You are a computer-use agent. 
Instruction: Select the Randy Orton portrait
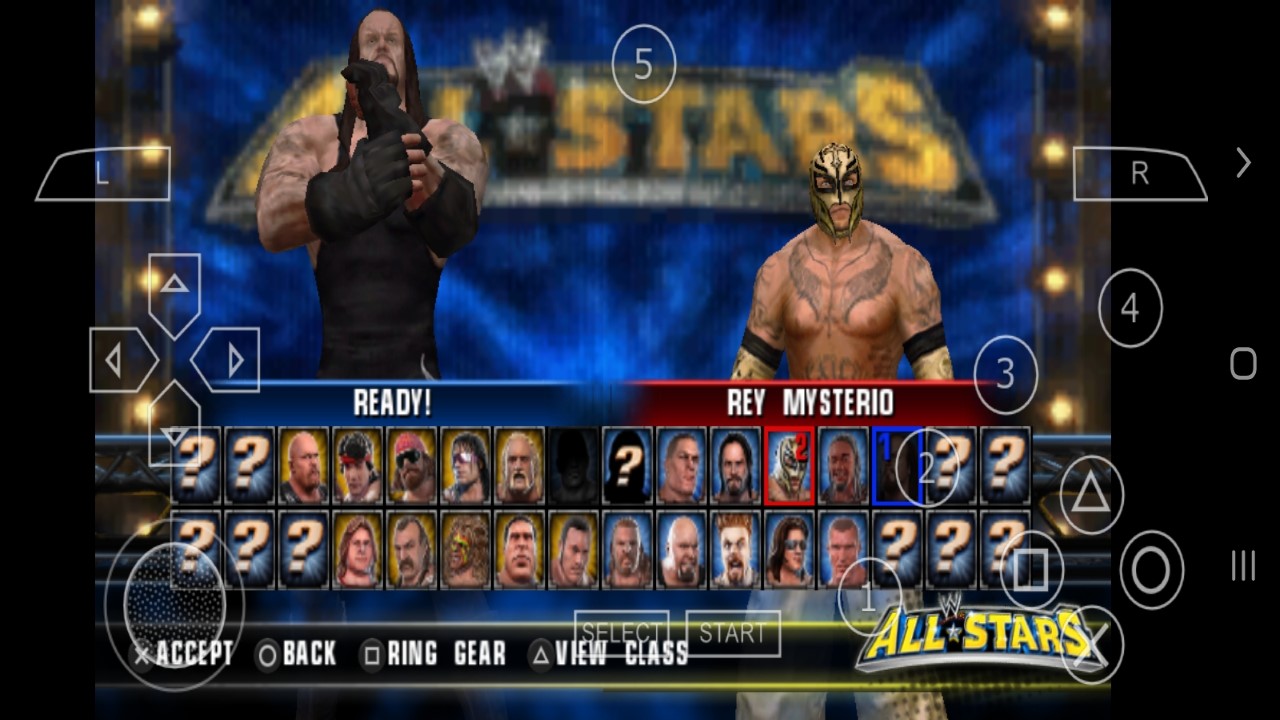[x=844, y=550]
